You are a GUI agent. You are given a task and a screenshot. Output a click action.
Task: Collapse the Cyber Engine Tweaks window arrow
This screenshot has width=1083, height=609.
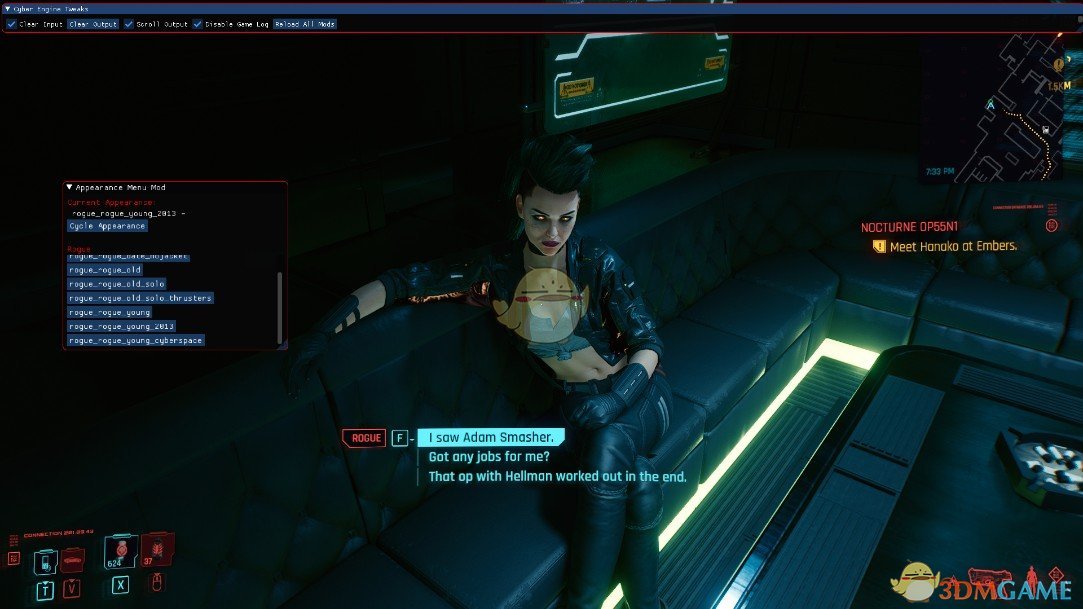coord(8,8)
